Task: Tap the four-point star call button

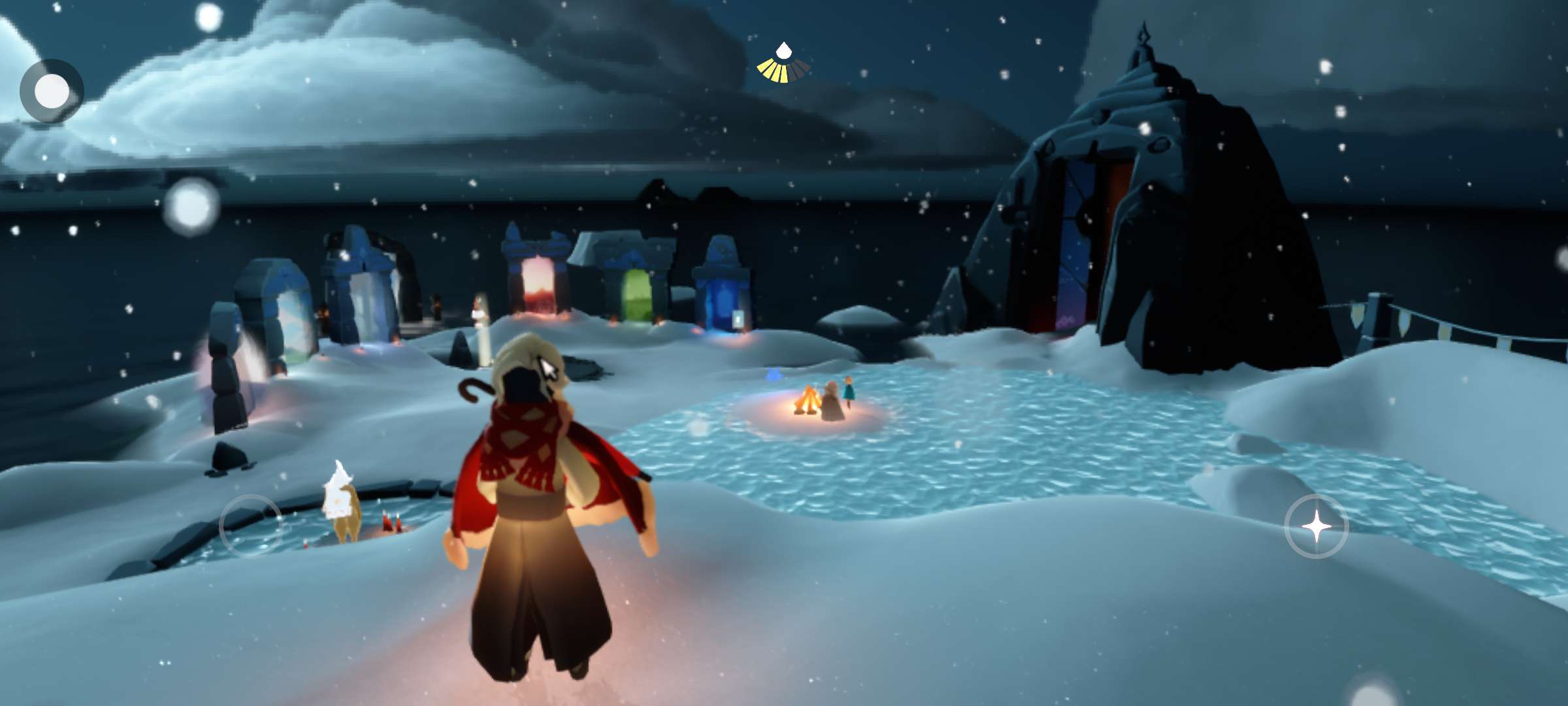Action: [1316, 526]
